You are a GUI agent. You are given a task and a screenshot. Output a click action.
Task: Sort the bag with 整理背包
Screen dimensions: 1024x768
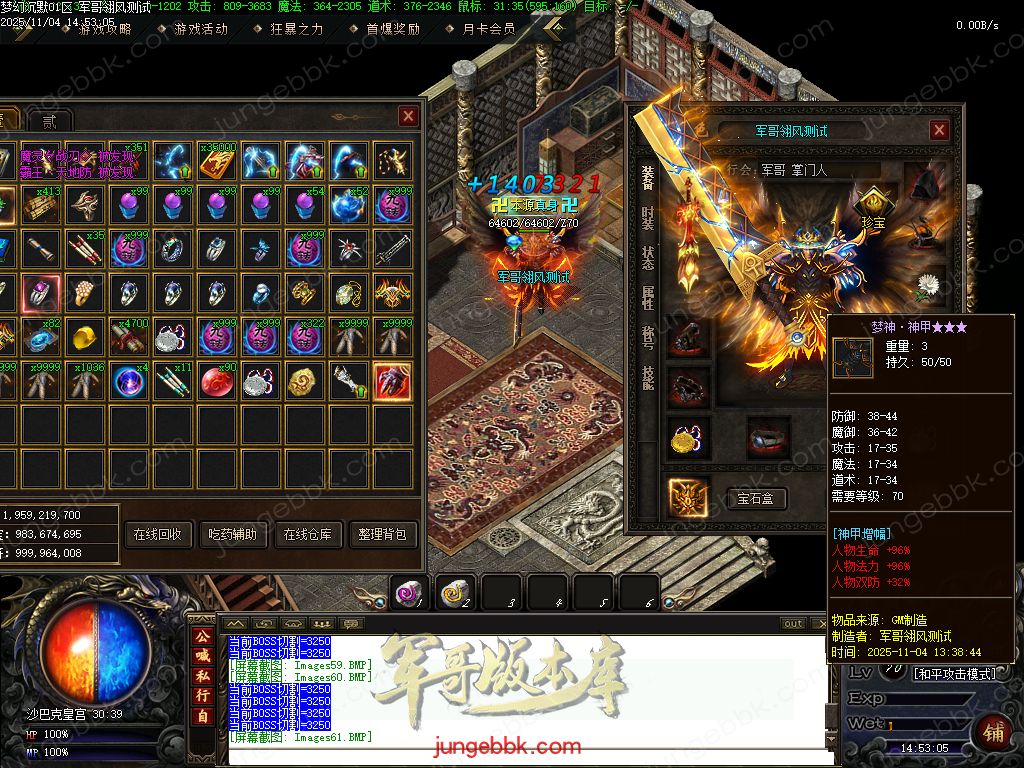tap(383, 534)
